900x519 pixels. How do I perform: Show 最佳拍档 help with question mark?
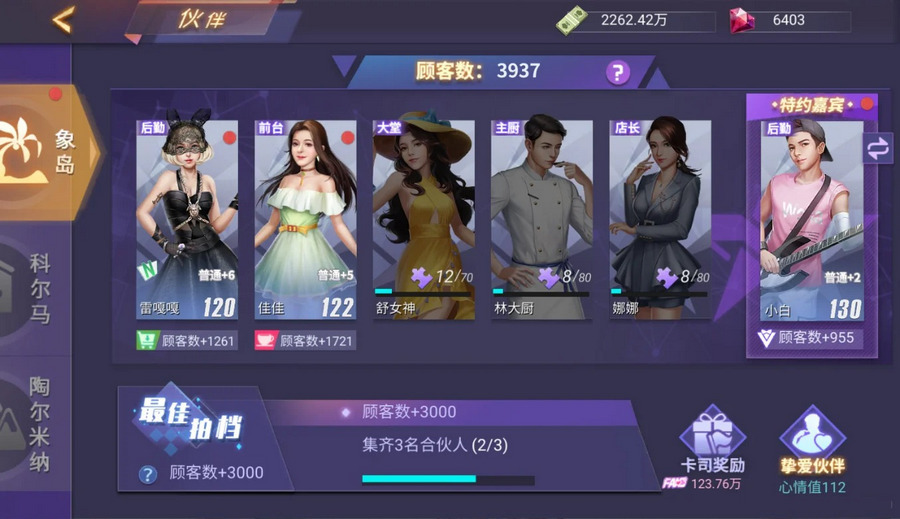click(x=148, y=474)
